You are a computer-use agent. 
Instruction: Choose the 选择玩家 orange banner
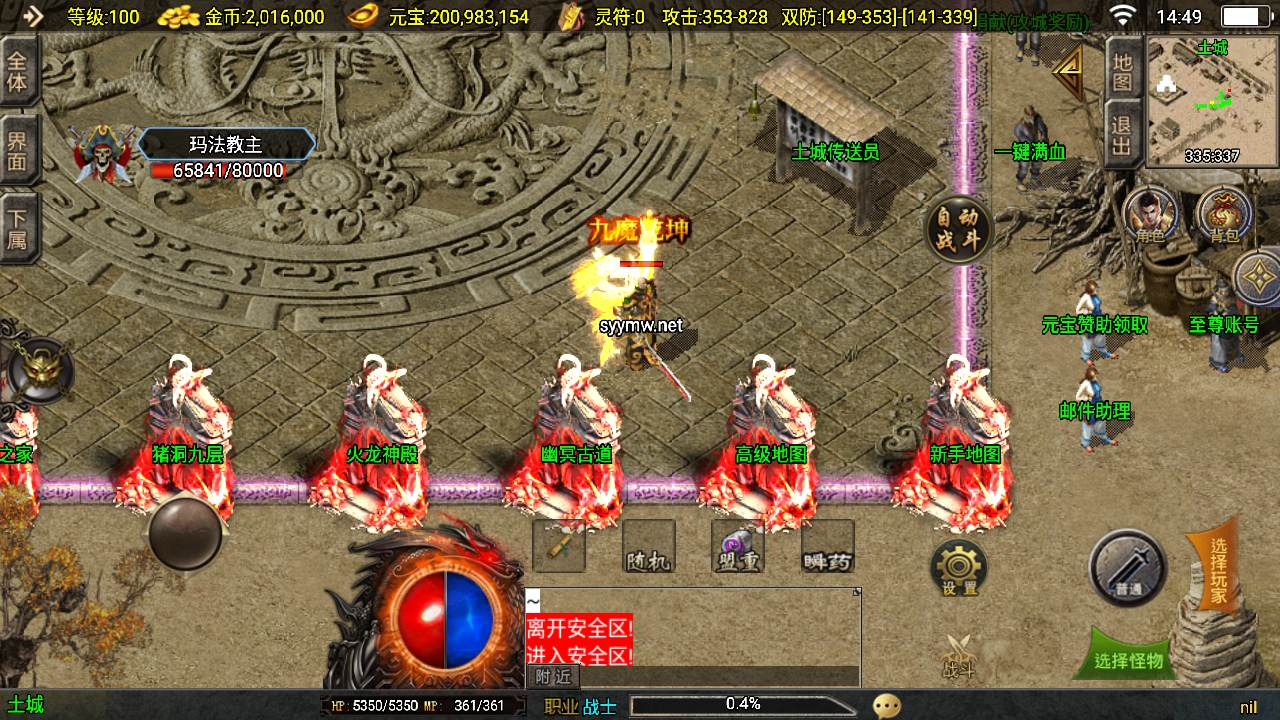[x=1217, y=570]
